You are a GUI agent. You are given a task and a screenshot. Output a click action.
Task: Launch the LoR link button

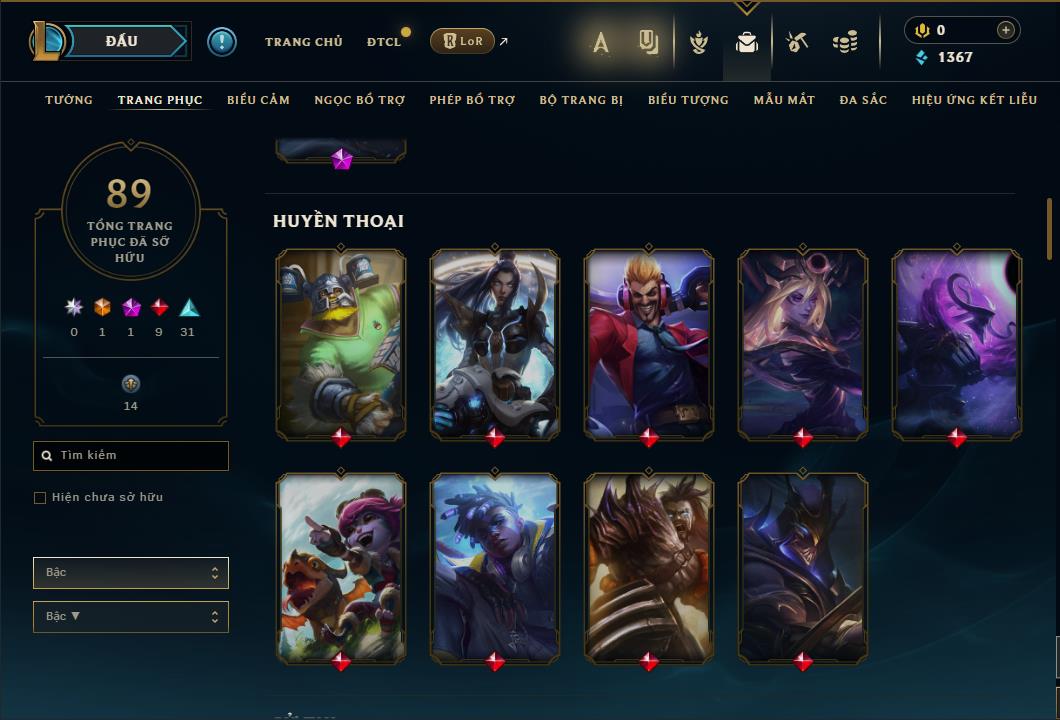coord(462,41)
